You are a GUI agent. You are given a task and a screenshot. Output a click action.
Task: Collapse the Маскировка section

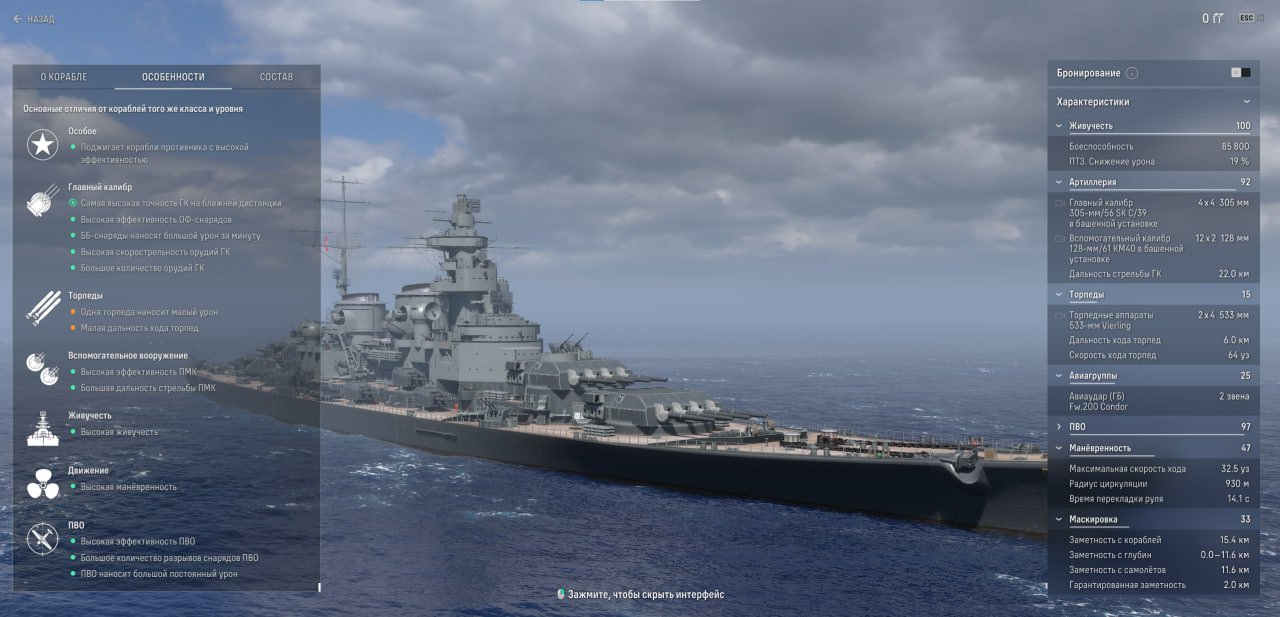pyautogui.click(x=1059, y=520)
